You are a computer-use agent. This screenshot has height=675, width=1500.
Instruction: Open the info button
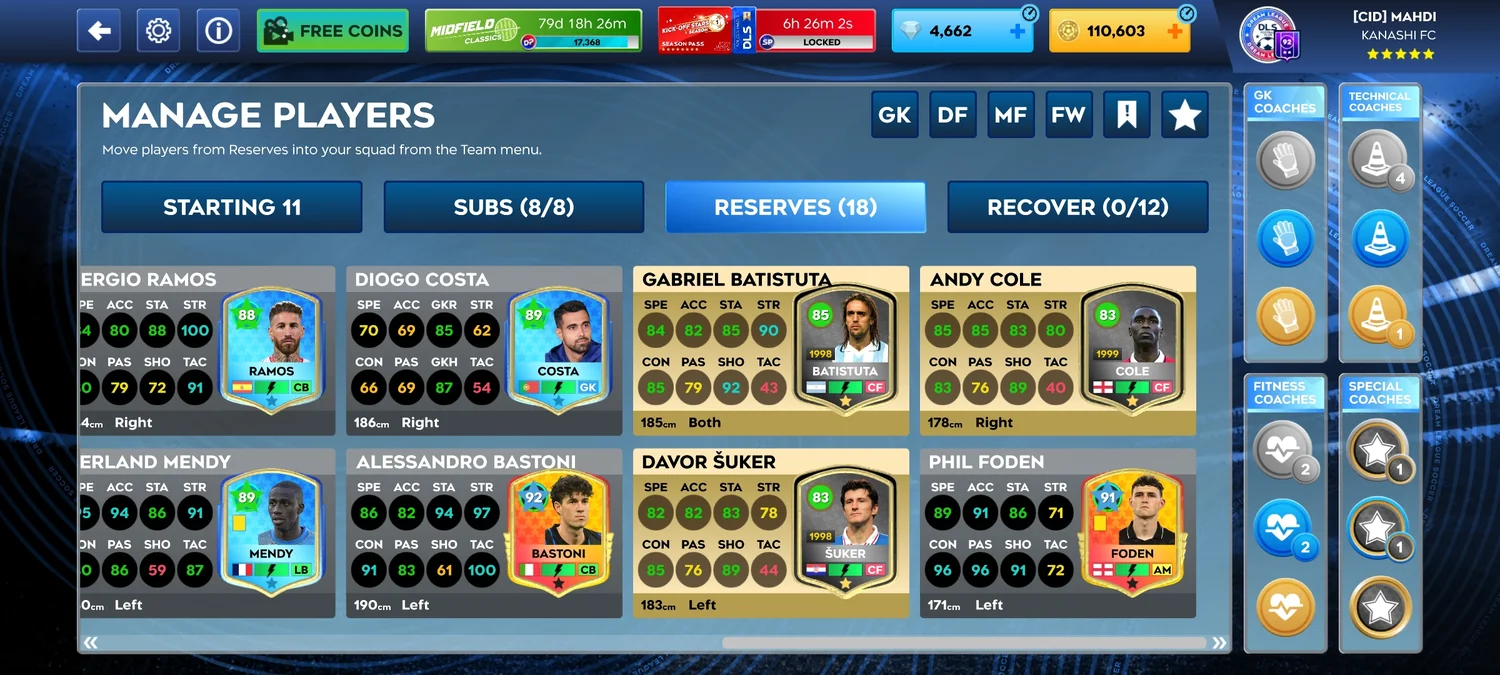point(218,31)
